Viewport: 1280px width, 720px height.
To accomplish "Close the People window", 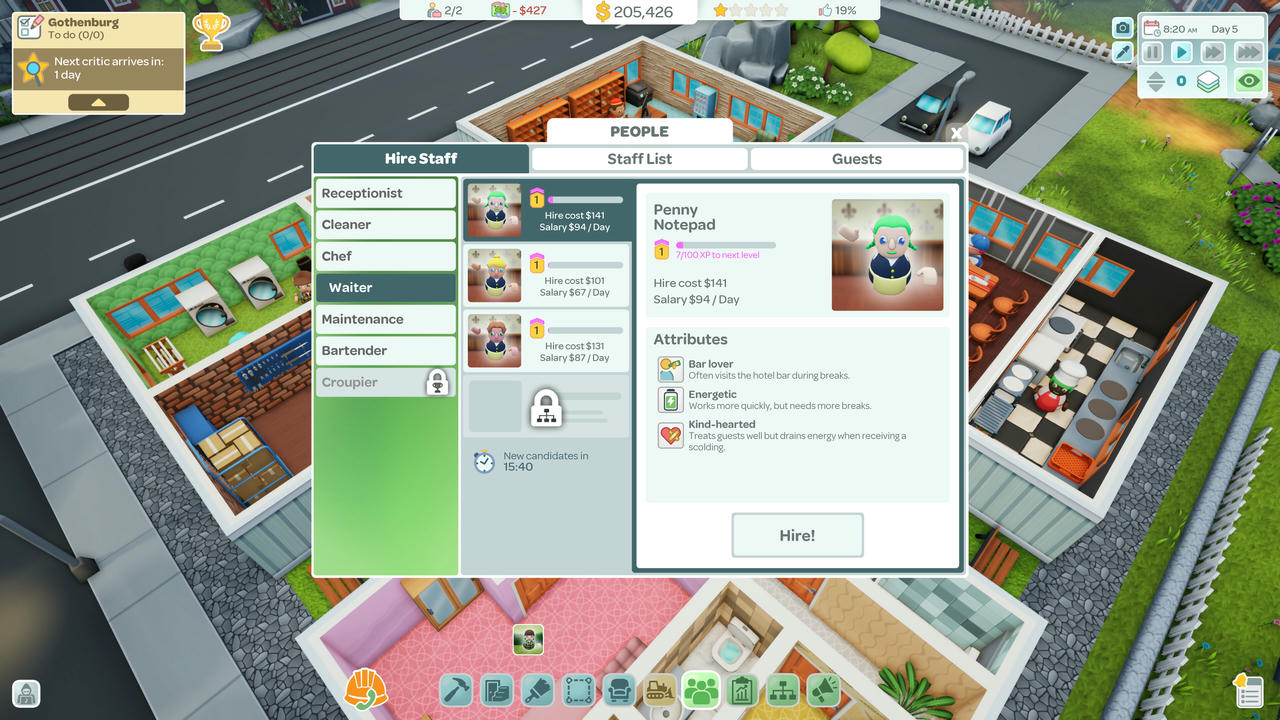I will [956, 133].
